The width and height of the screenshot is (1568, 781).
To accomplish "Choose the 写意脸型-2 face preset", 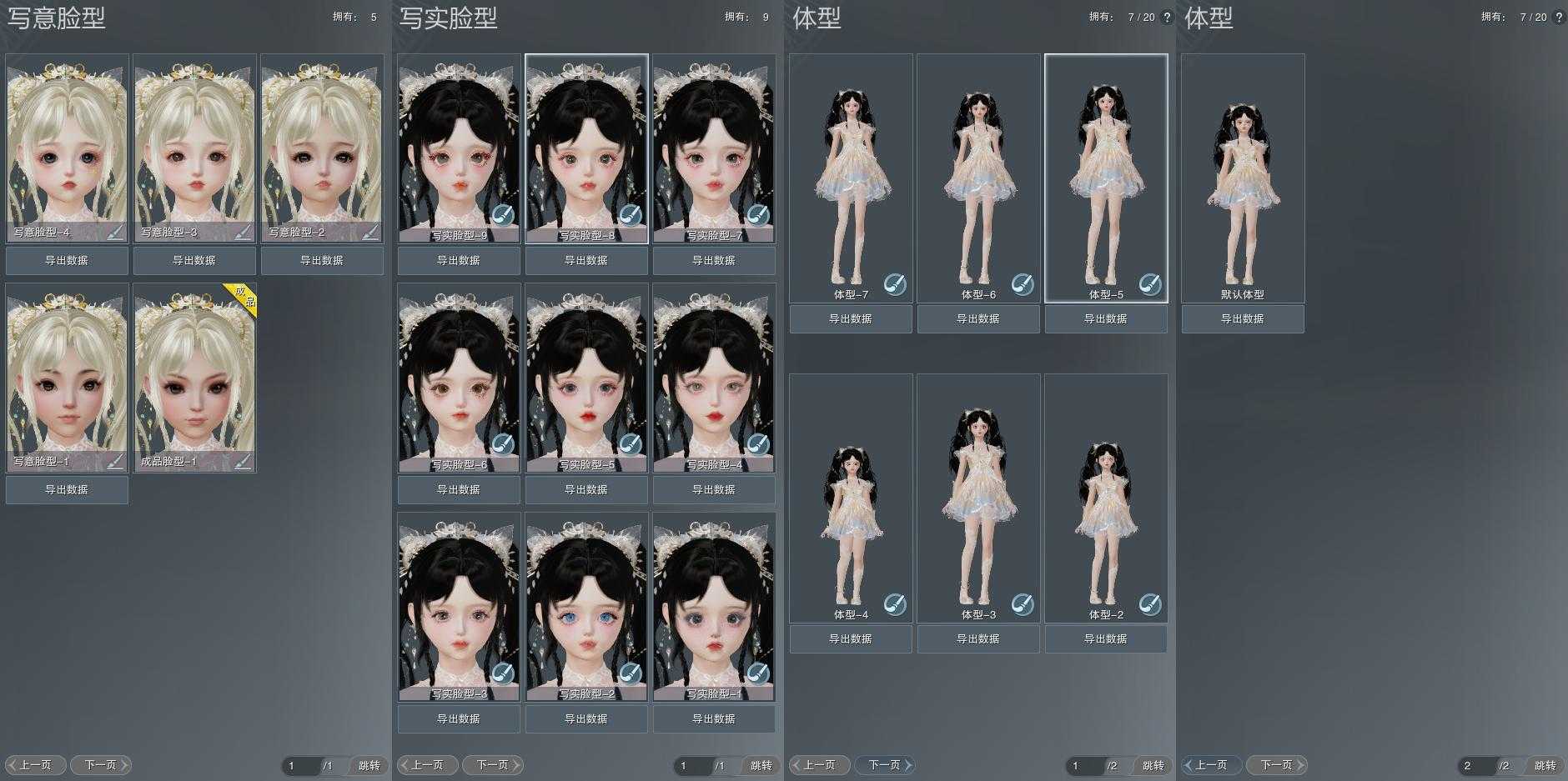I will coord(322,146).
